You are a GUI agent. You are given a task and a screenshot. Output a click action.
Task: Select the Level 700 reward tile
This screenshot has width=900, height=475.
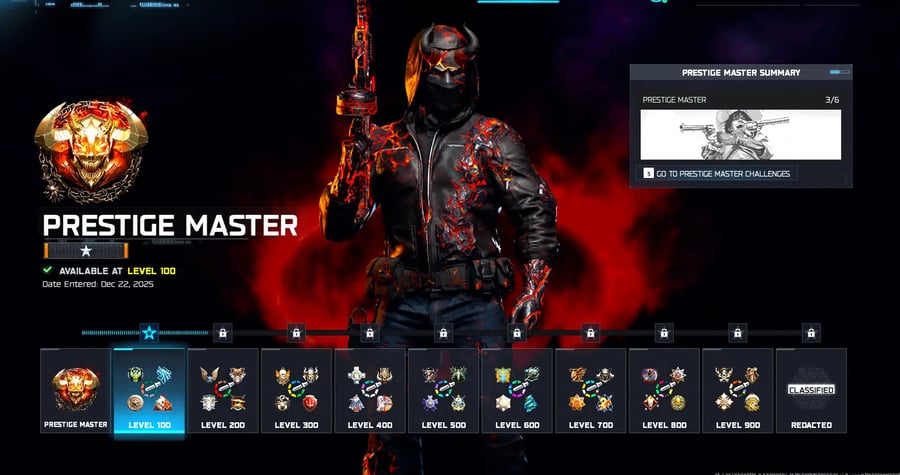click(x=590, y=390)
